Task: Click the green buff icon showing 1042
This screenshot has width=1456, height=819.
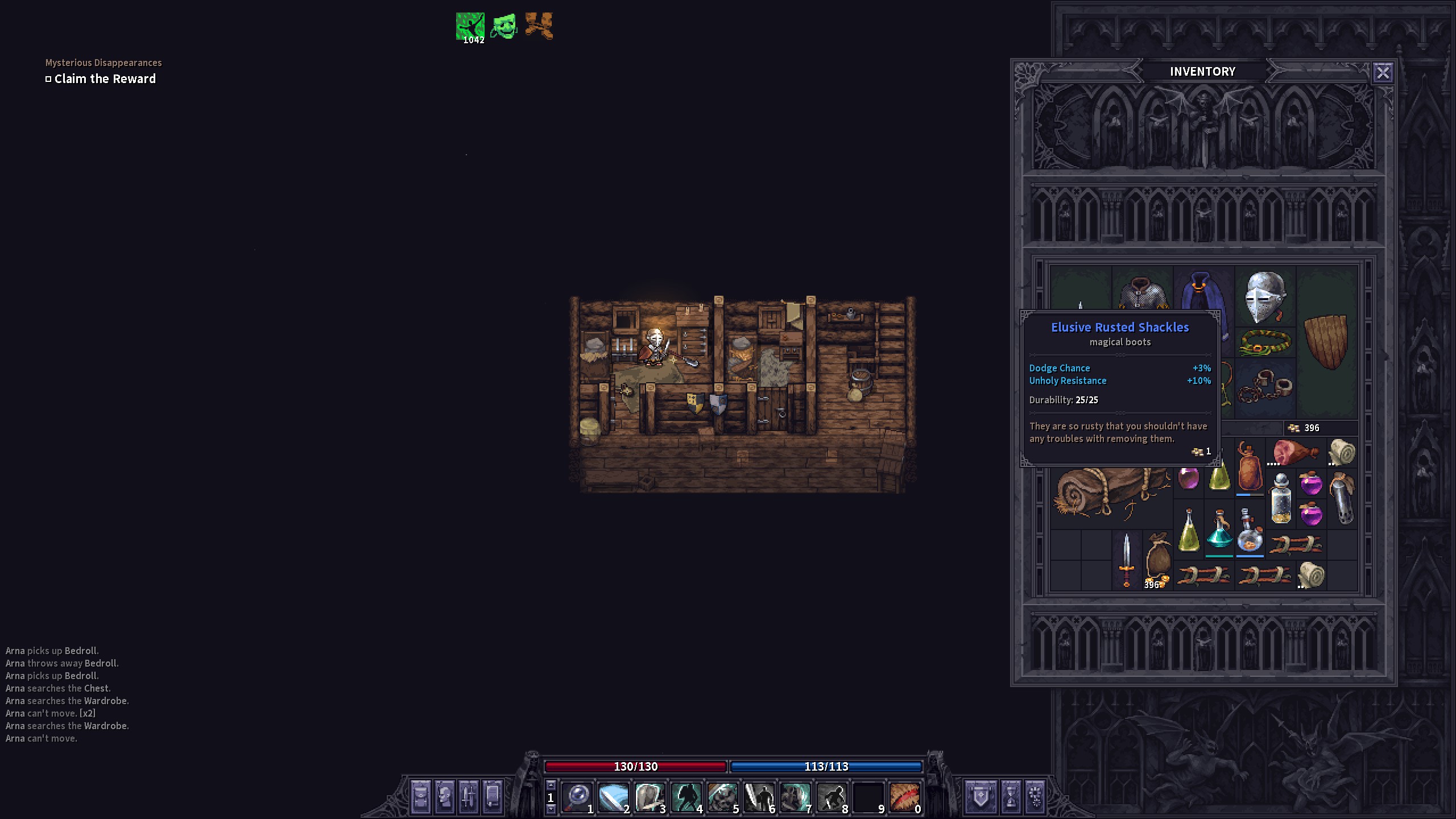Action: pos(470,24)
